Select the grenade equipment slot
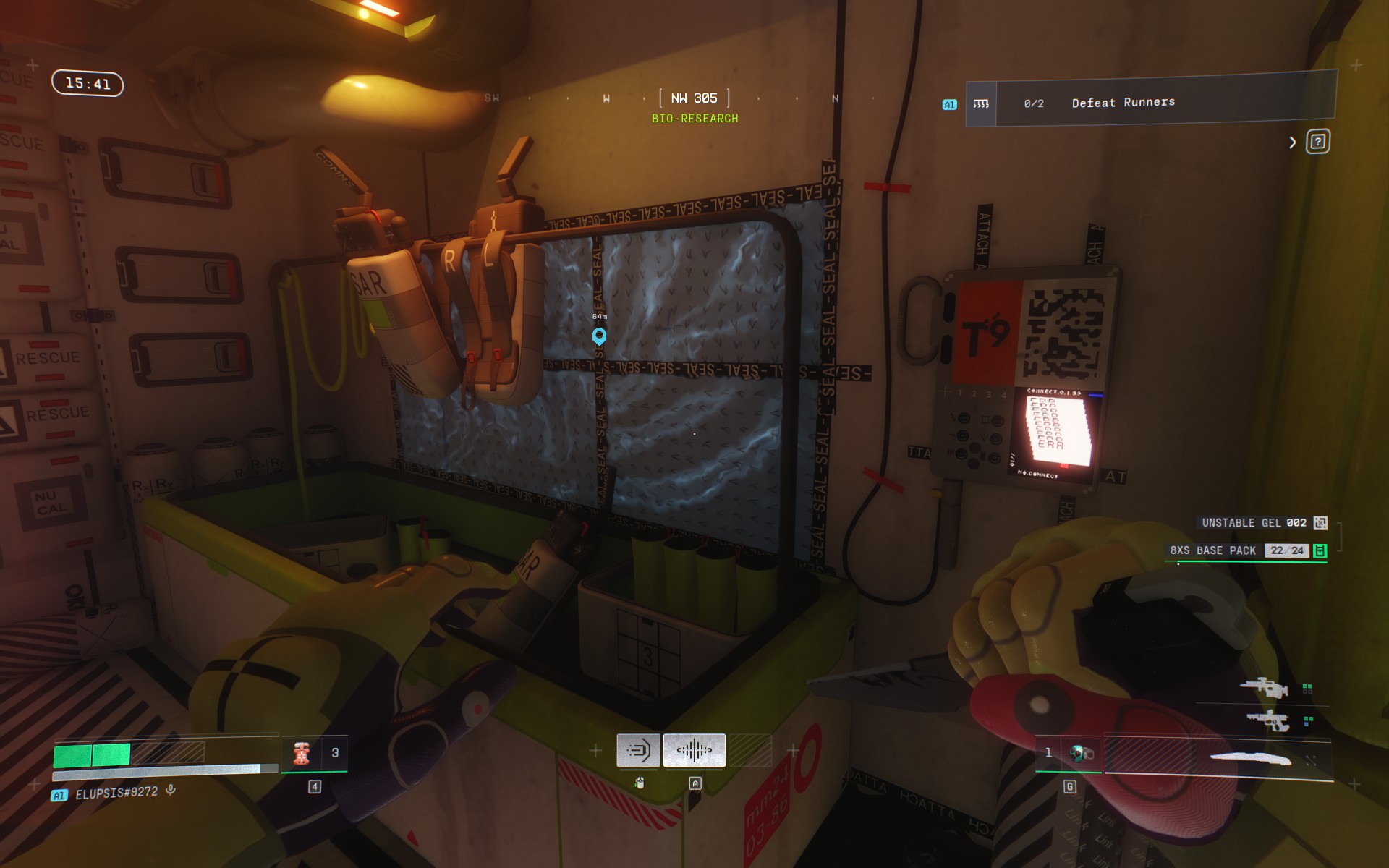Viewport: 1389px width, 868px height. 1081,754
